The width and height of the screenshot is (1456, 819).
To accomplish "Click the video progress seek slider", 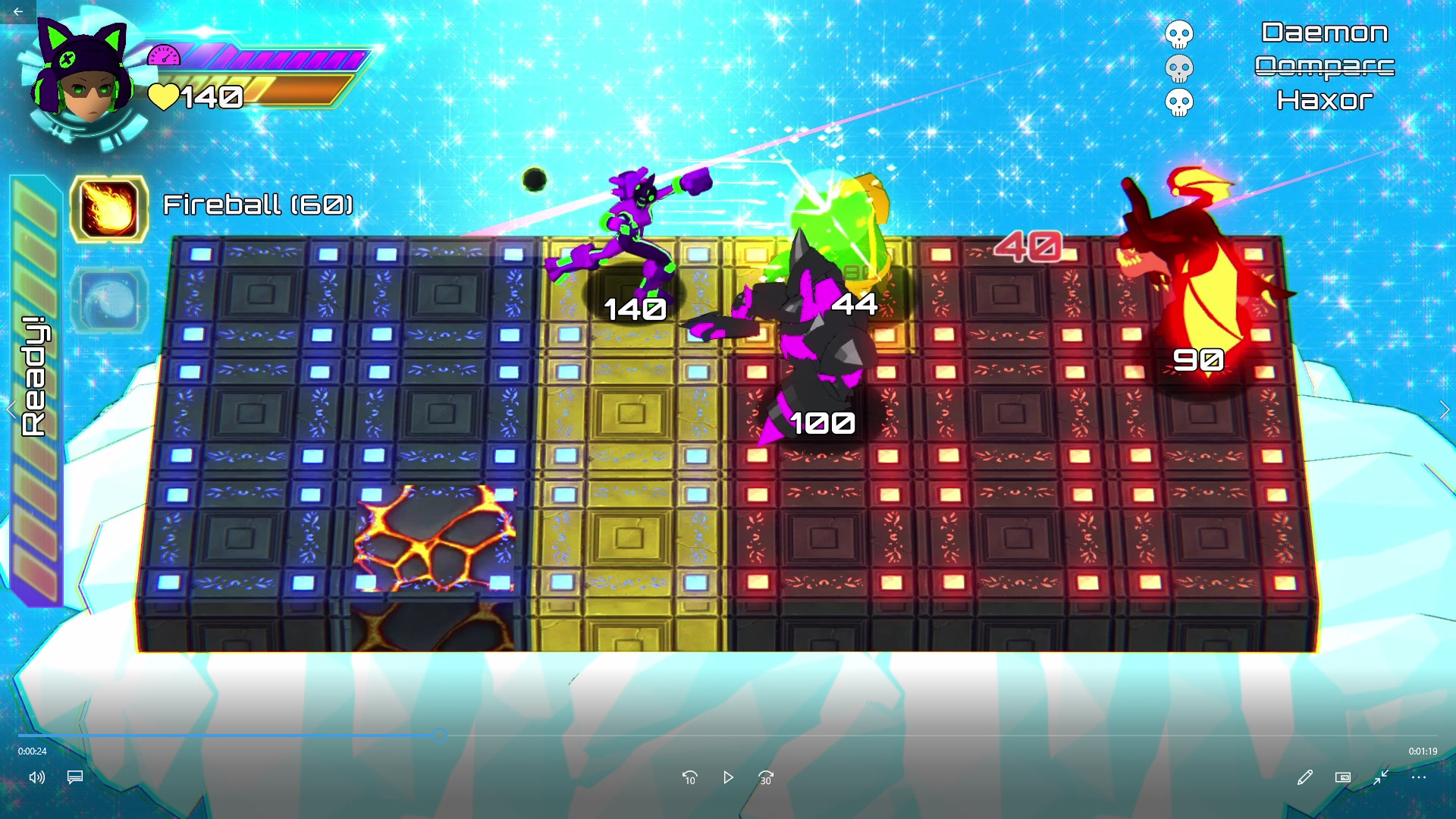I will (438, 734).
